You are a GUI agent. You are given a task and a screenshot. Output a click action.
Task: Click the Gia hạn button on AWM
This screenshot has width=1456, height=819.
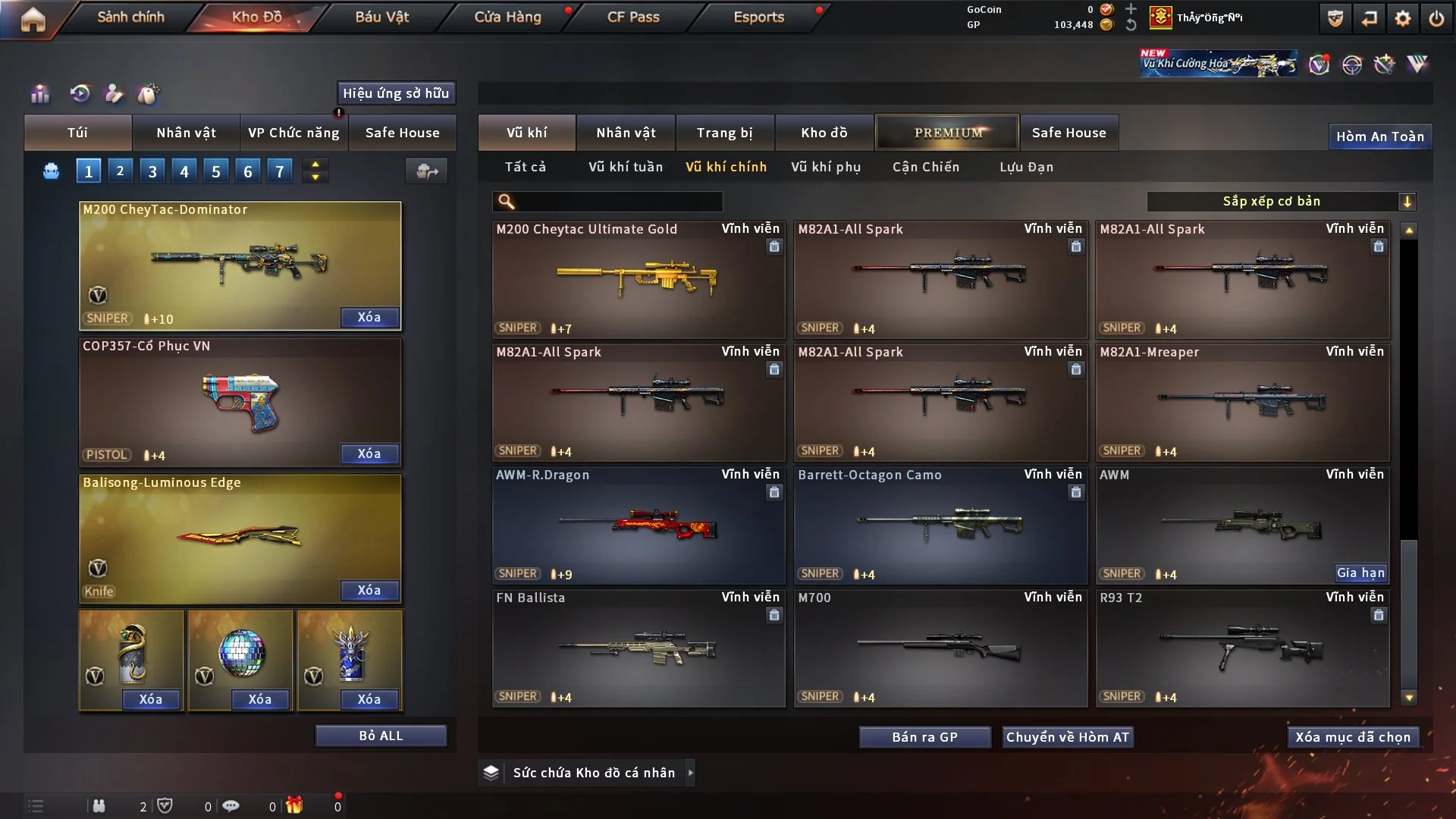(1360, 573)
